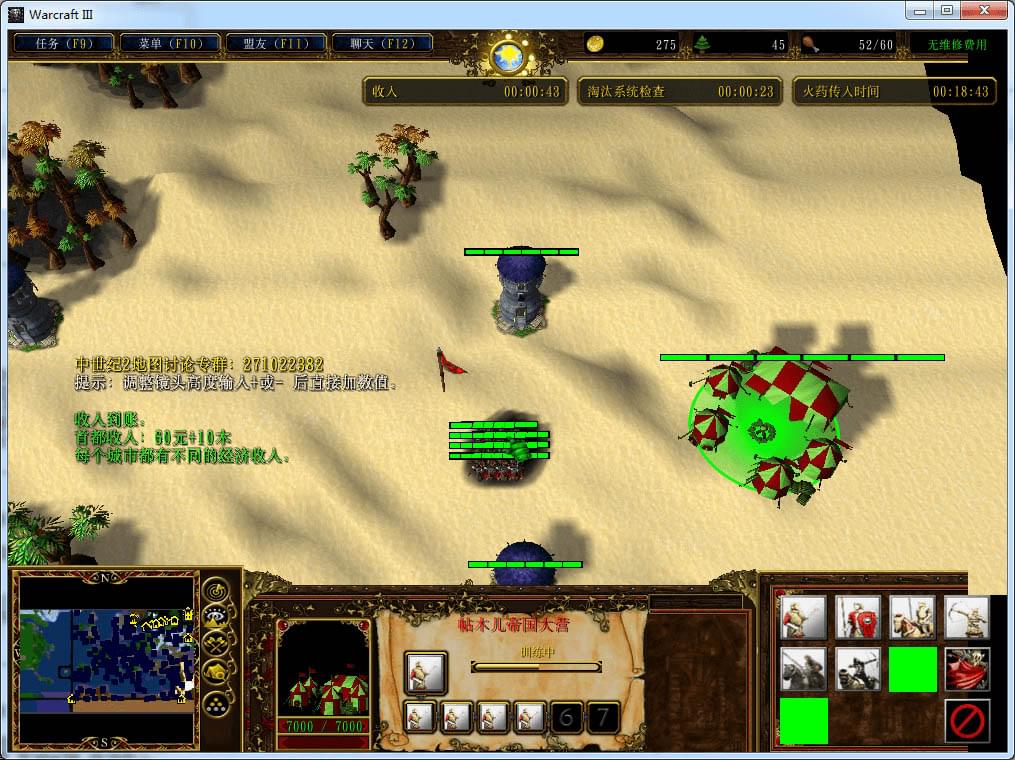
Task: Open the 菜单 (F10) main menu
Action: point(170,44)
